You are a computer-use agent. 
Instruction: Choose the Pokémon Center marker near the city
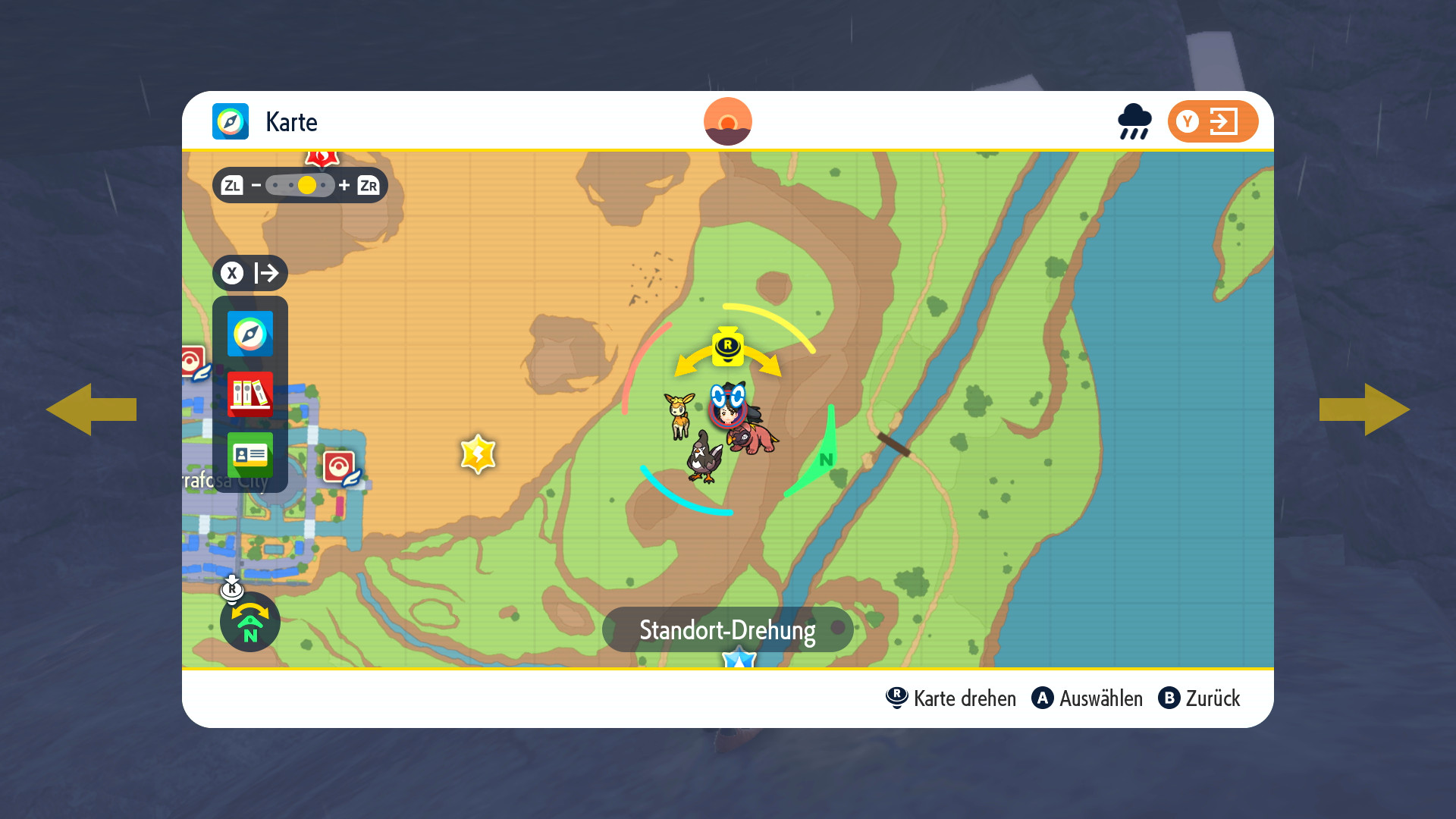pyautogui.click(x=340, y=468)
